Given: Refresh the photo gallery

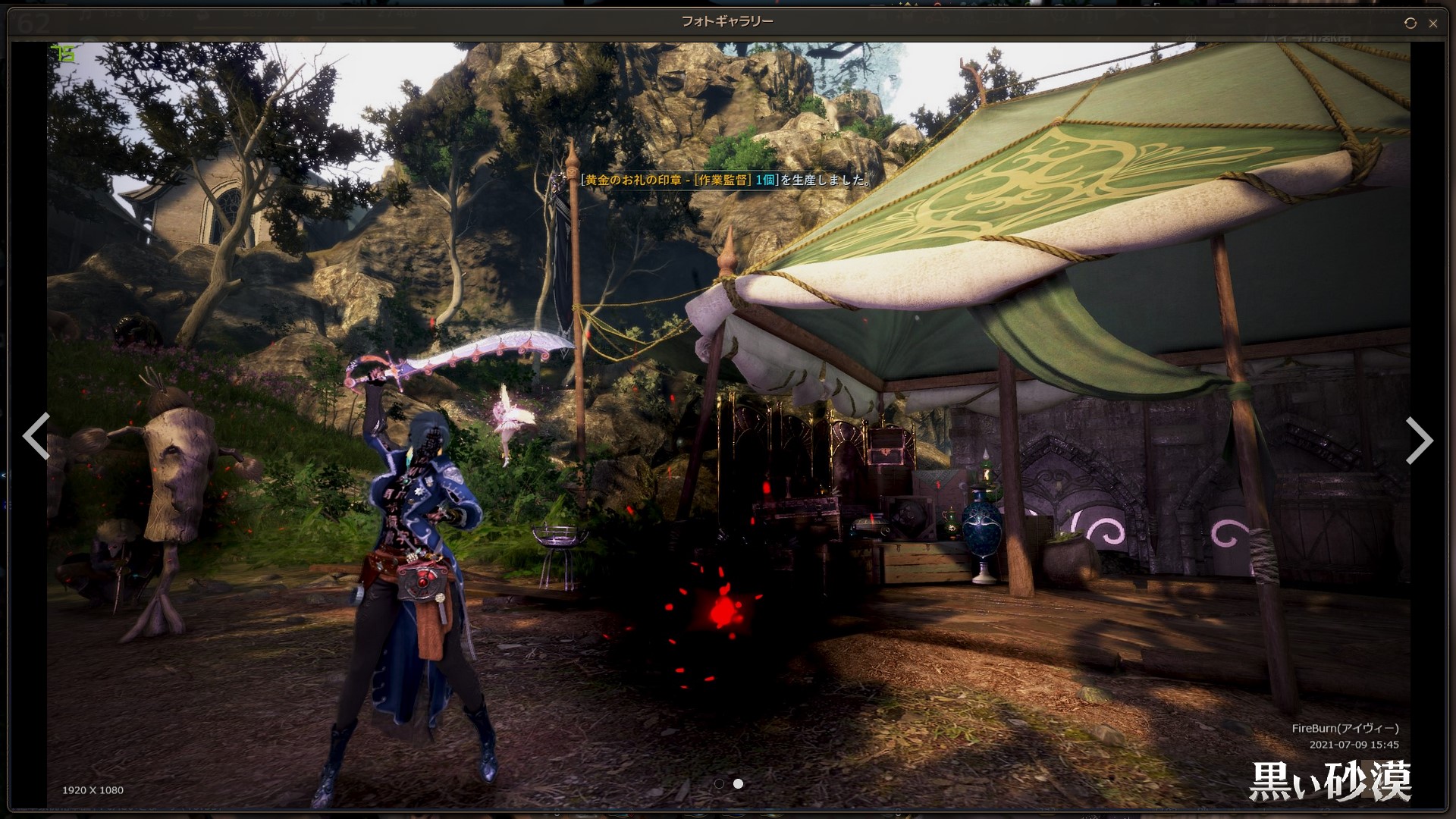Looking at the screenshot, I should 1410,24.
